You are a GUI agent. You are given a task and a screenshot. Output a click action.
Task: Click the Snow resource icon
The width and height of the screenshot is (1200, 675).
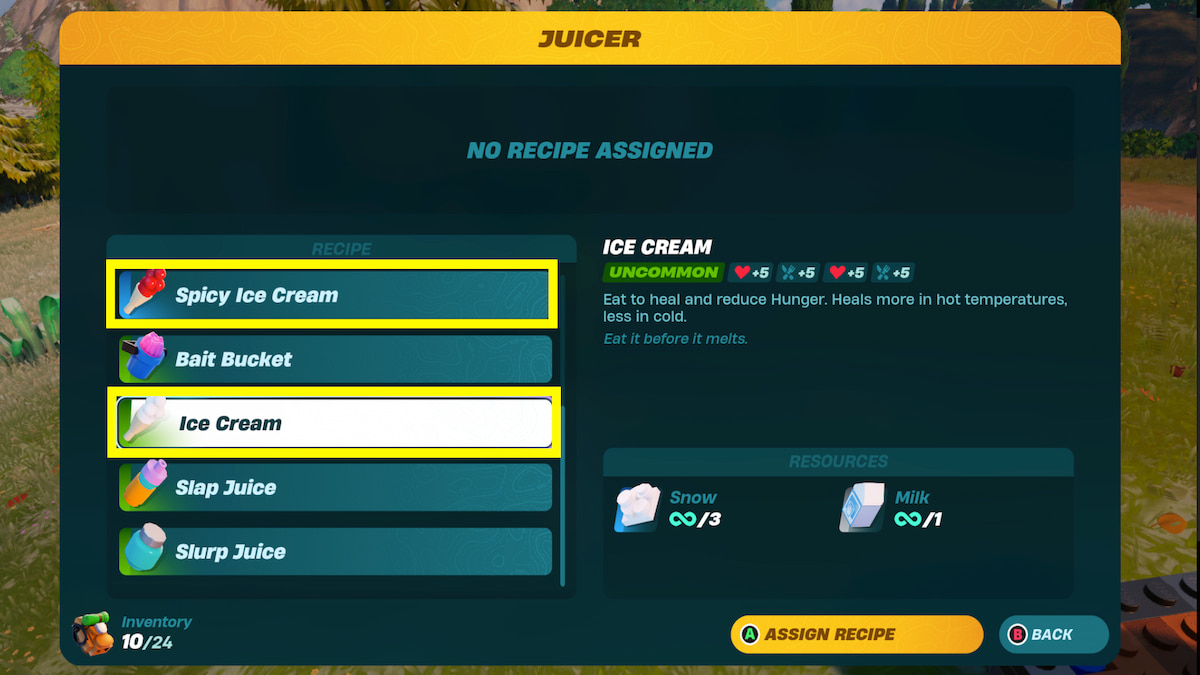pos(637,509)
